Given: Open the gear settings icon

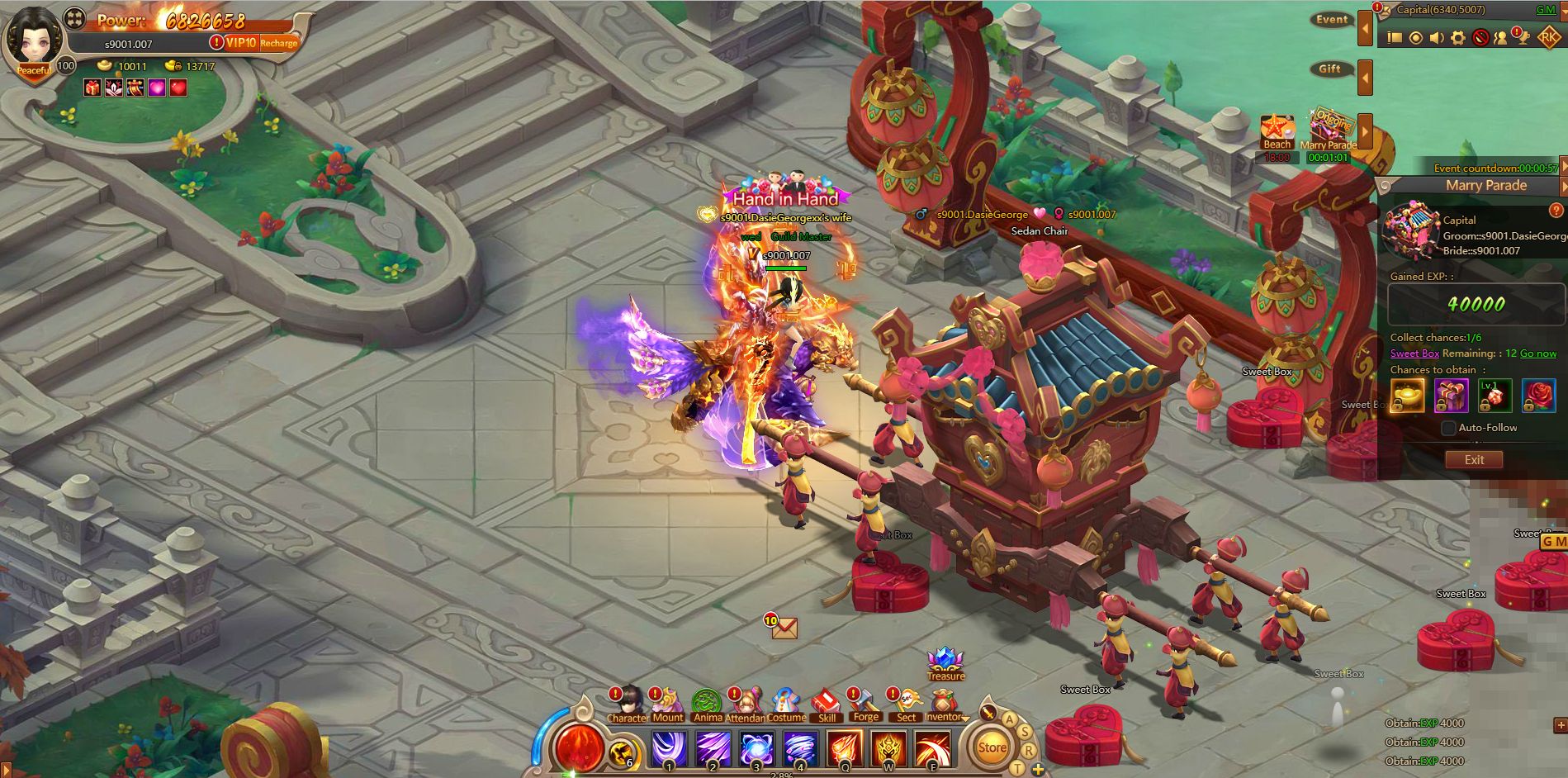Looking at the screenshot, I should (x=1458, y=38).
